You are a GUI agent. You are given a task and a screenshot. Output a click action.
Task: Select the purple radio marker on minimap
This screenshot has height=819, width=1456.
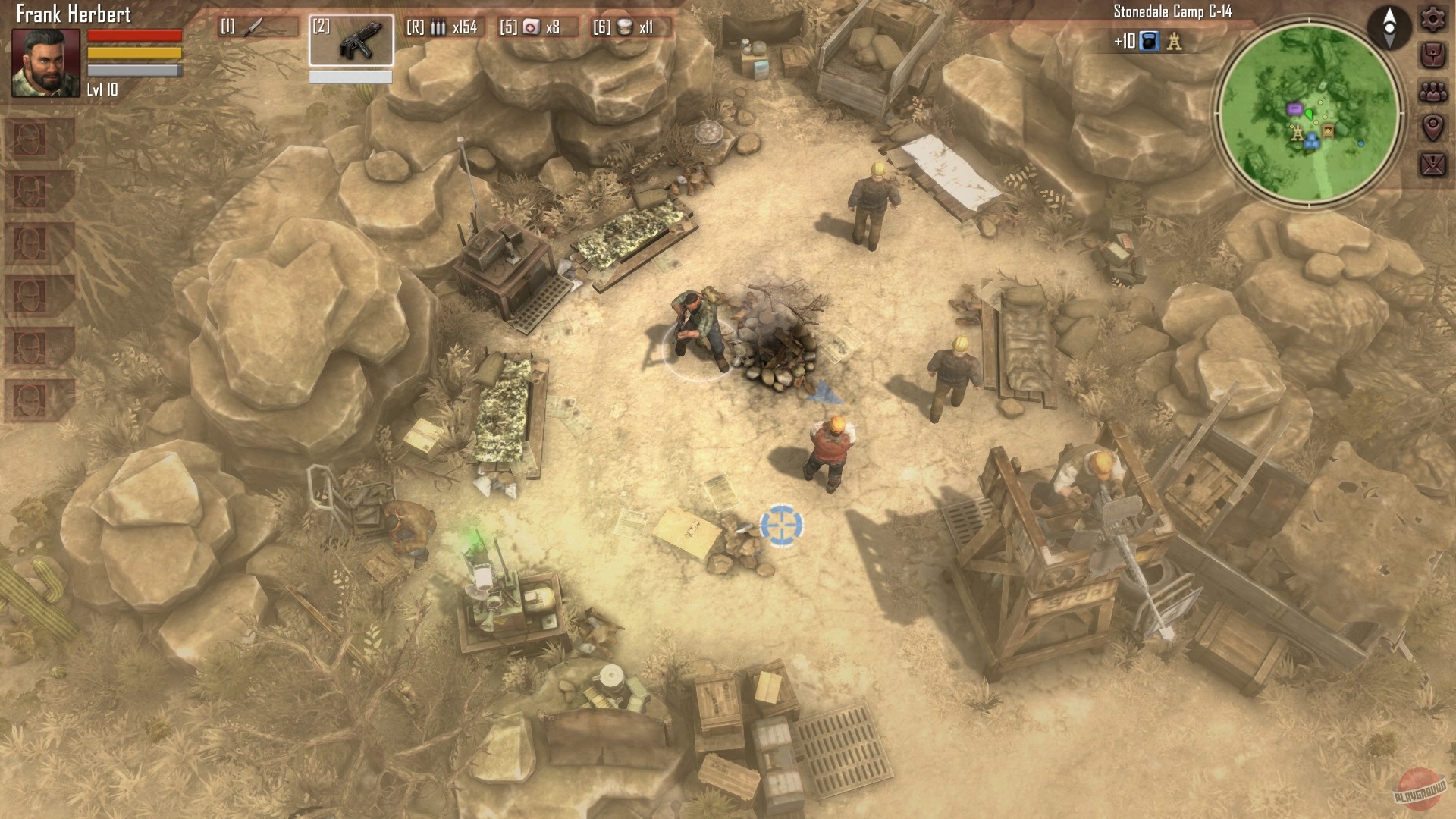point(1294,110)
